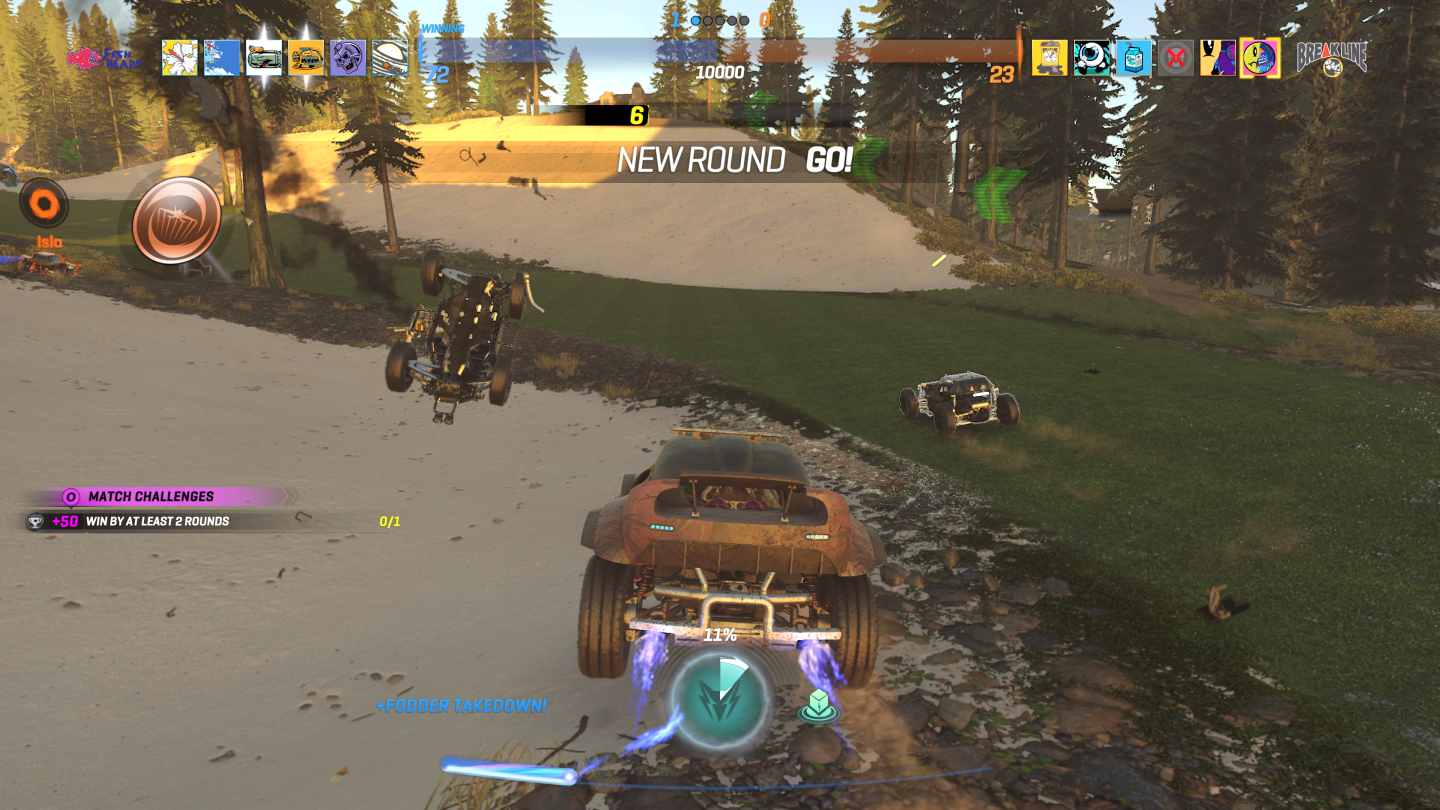Toggle the greyed-out eliminated player slot
This screenshot has width=1440, height=810.
pyautogui.click(x=1176, y=58)
